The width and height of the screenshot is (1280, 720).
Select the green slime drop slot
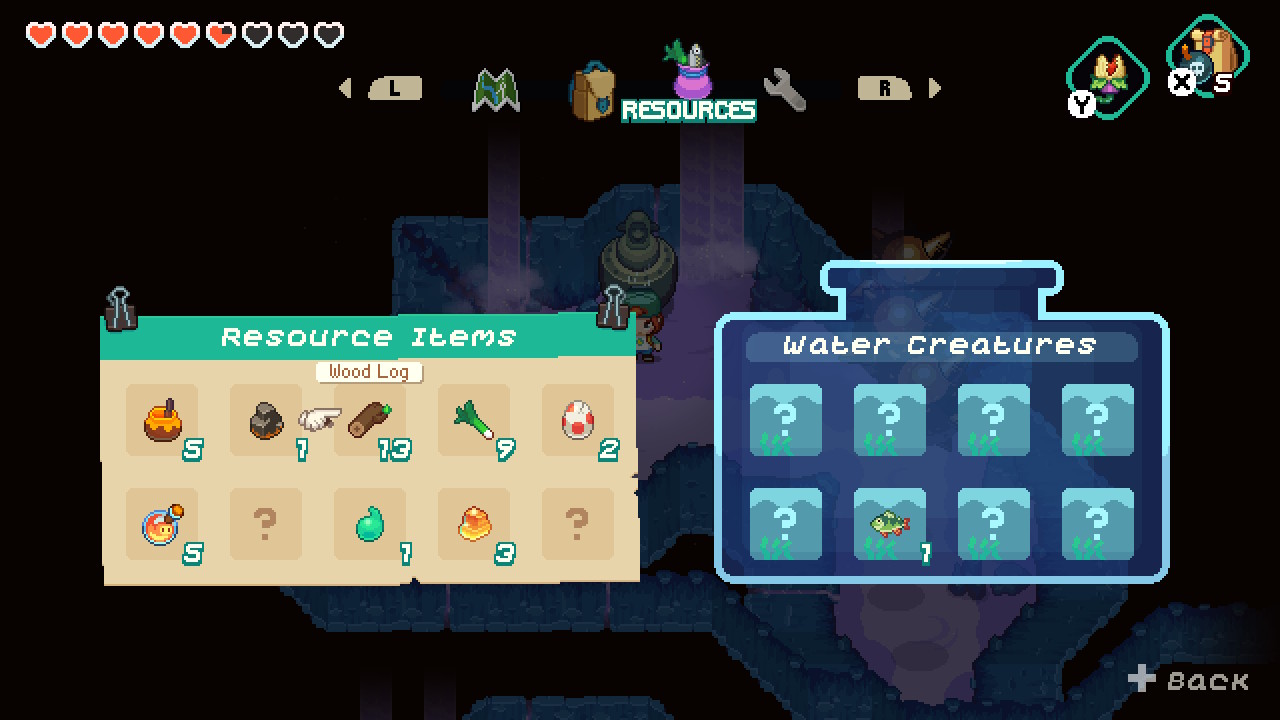370,524
